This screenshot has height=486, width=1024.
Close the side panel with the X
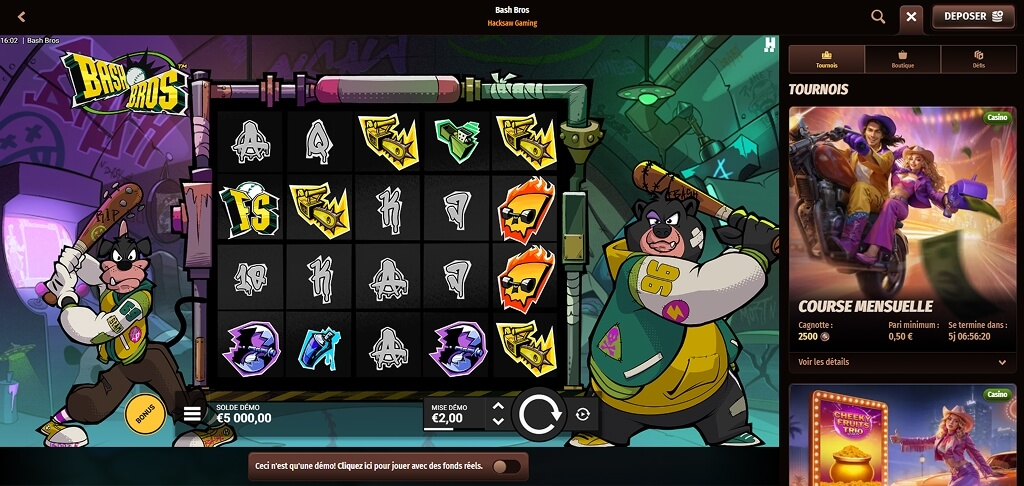point(911,17)
